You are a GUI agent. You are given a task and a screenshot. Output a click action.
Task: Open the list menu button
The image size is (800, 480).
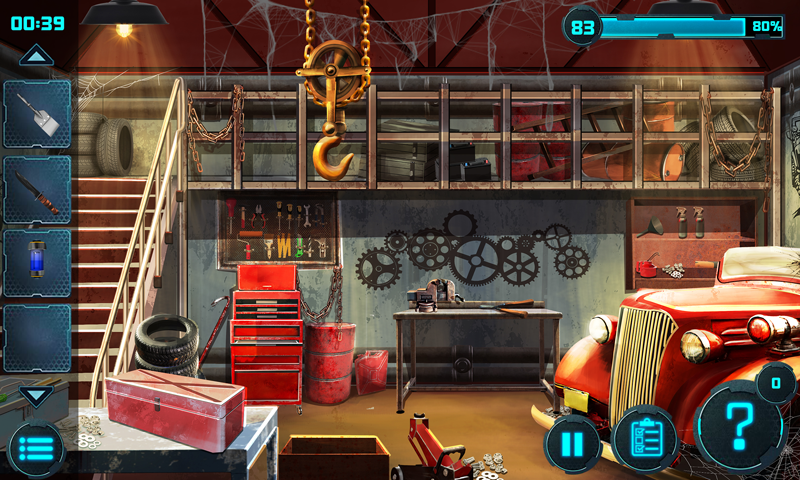pyautogui.click(x=36, y=449)
